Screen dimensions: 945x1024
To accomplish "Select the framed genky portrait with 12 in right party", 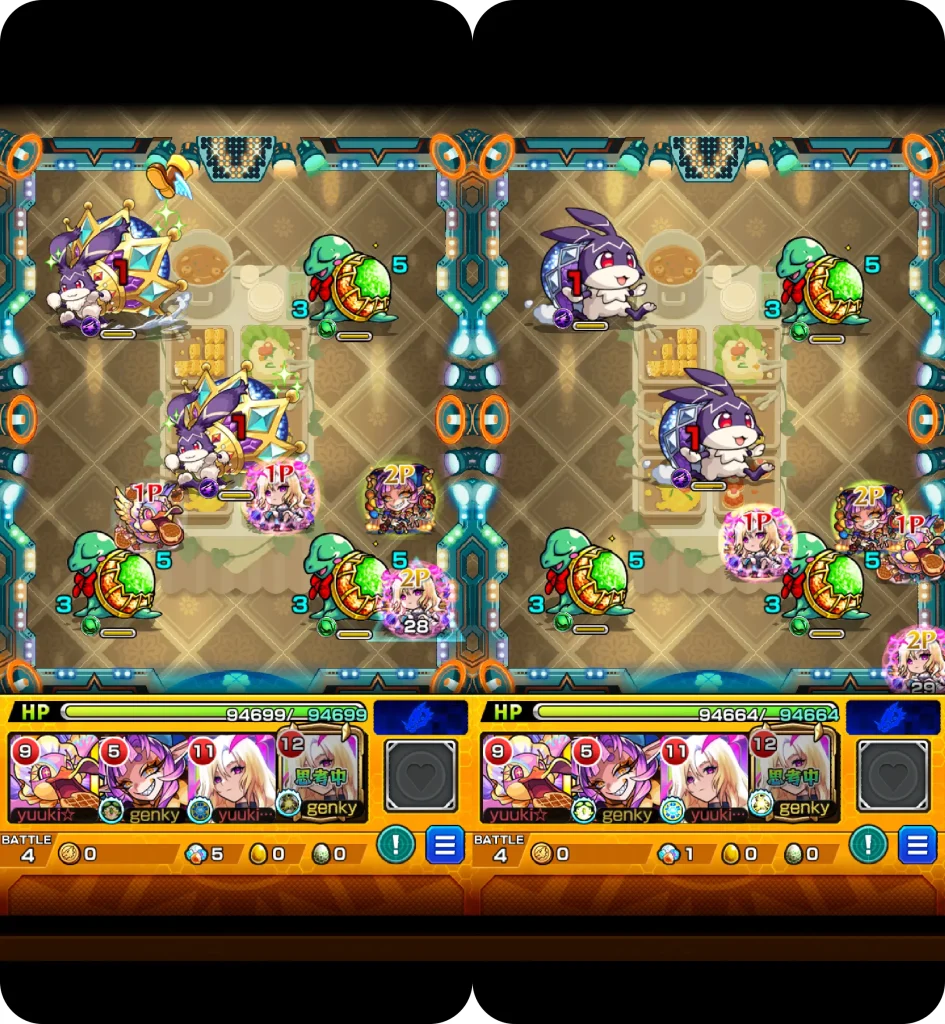I will point(794,776).
